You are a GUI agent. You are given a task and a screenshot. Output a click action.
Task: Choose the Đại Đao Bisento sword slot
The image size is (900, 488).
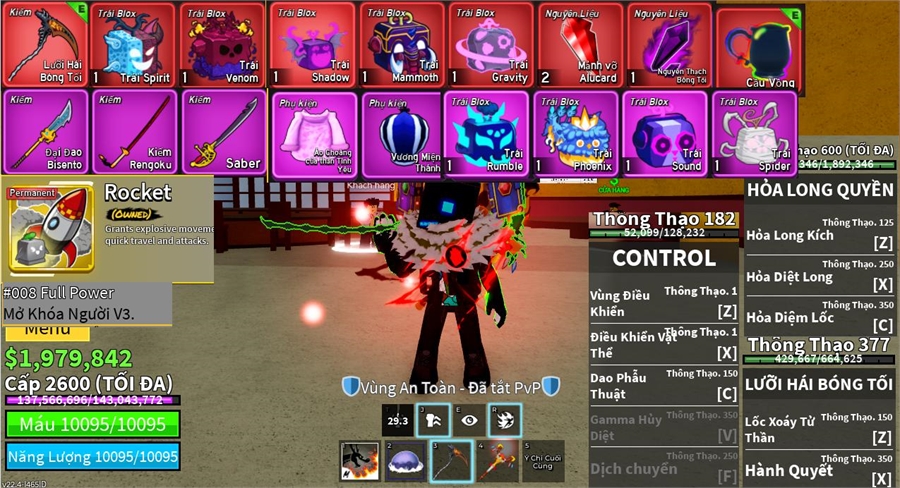click(45, 132)
